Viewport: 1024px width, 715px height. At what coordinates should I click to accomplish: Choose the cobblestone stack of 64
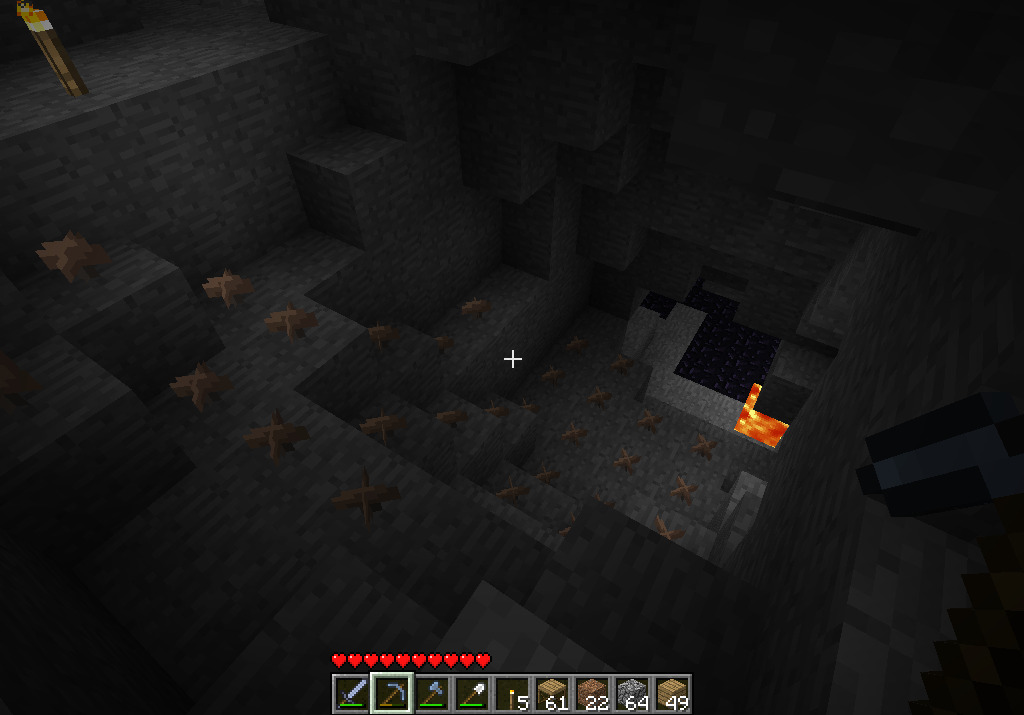click(x=632, y=693)
